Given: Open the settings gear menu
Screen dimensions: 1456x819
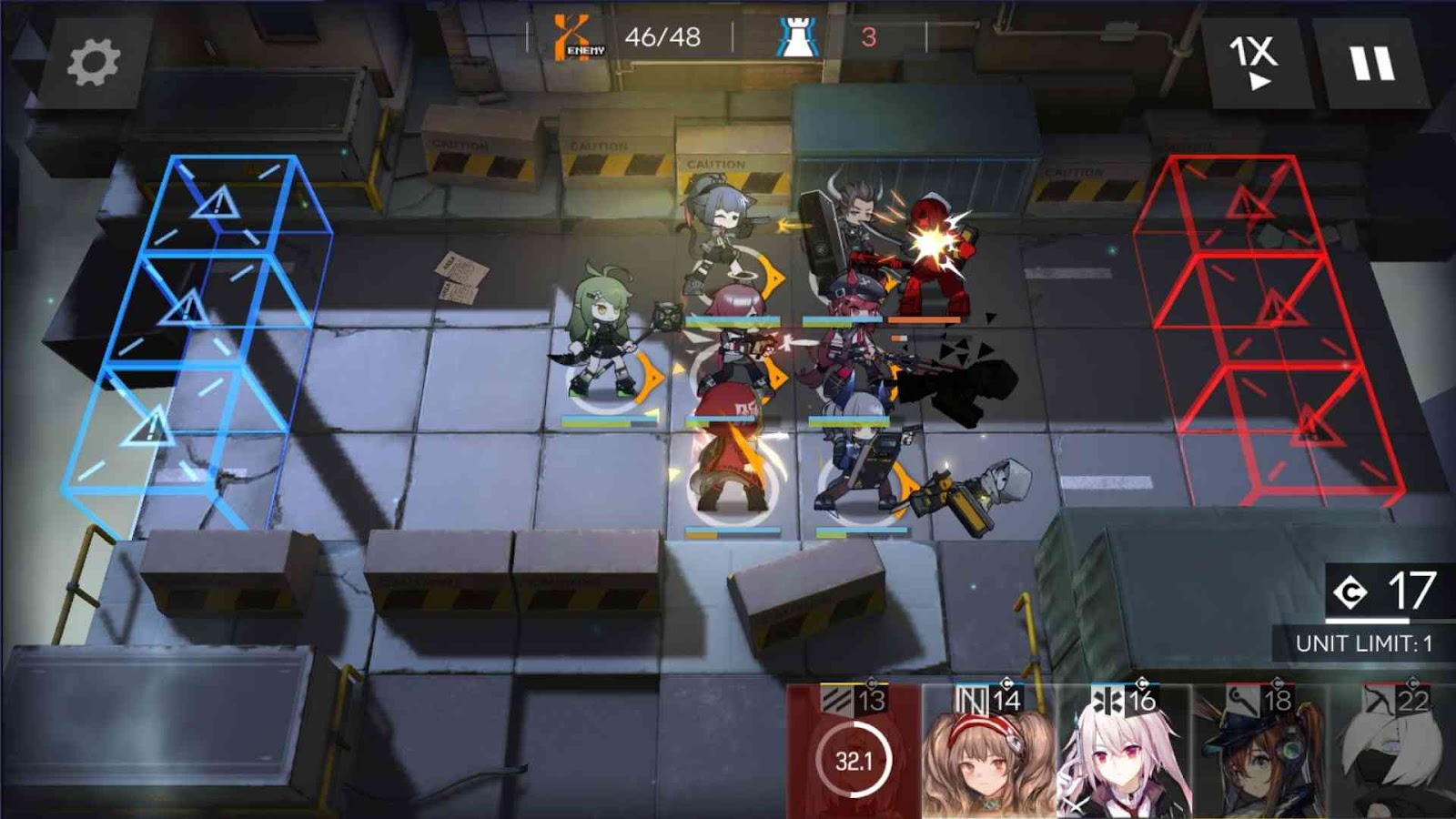Looking at the screenshot, I should (93, 63).
